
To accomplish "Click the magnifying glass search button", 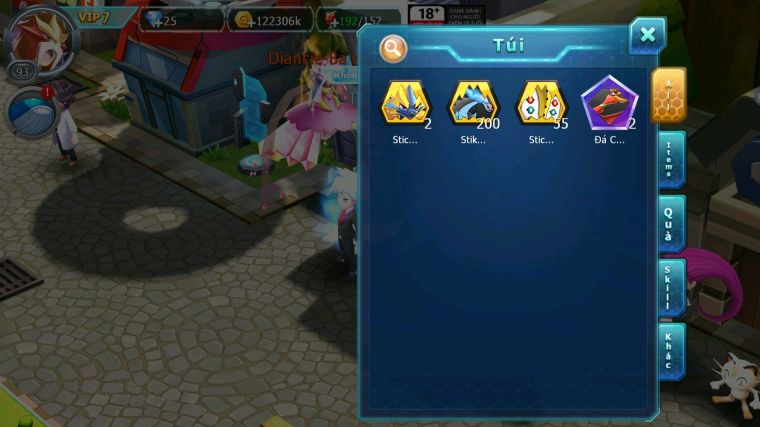I will tap(394, 48).
